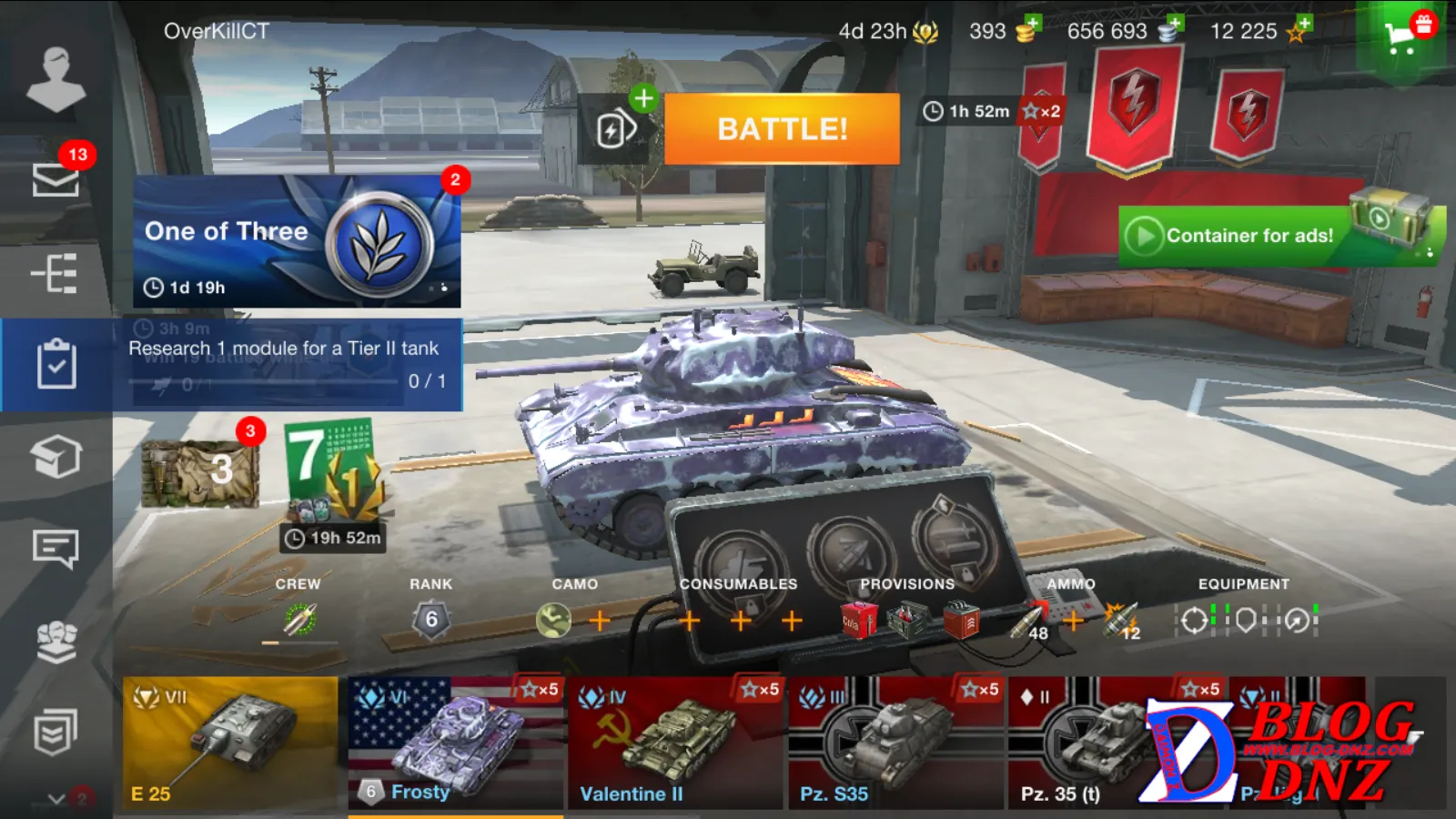Viewport: 1456px width, 819px height.
Task: Open the camouflage crate with 3 items
Action: pyautogui.click(x=201, y=472)
